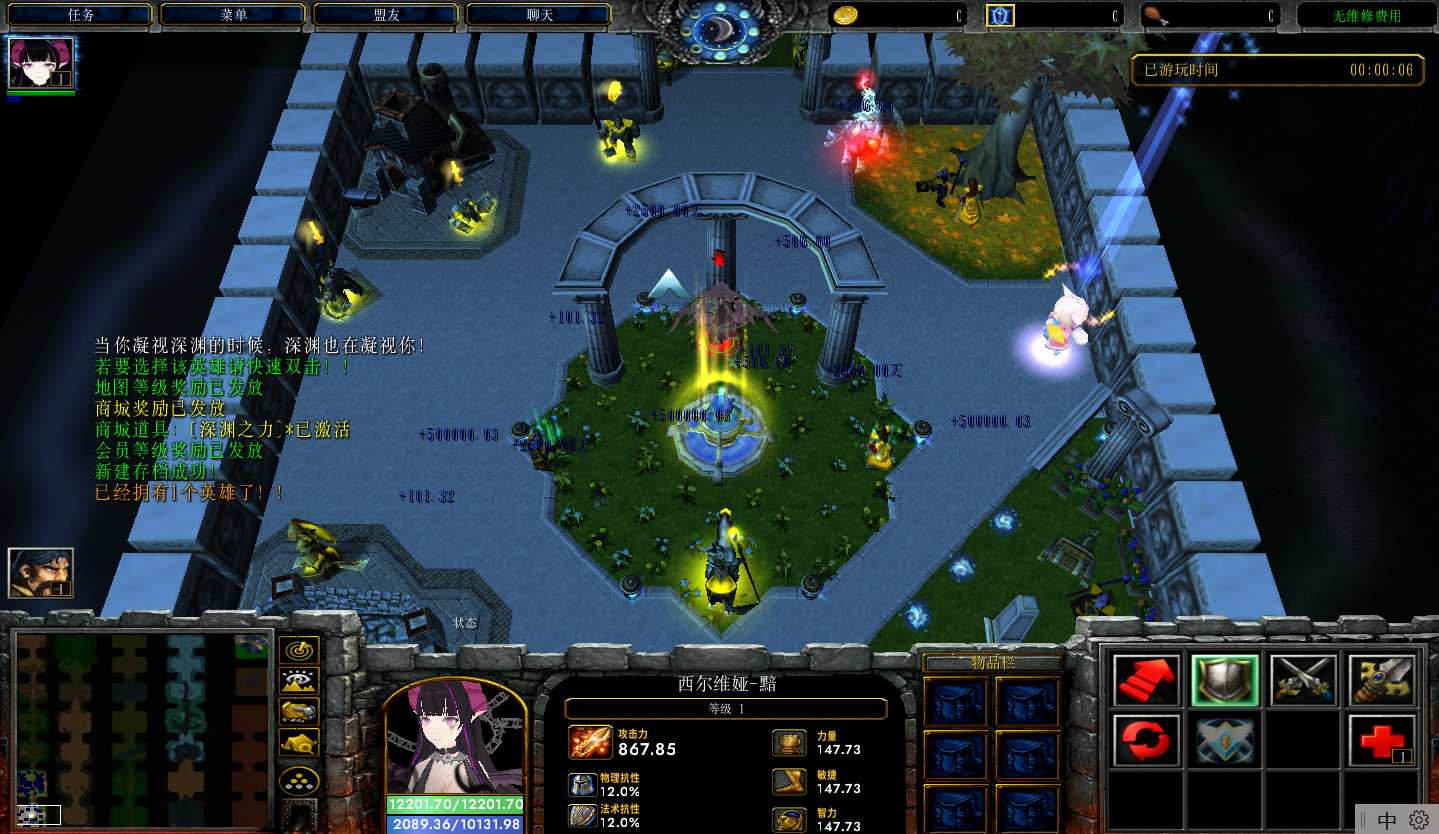Image resolution: width=1439 pixels, height=834 pixels.
Task: Open the input method settings gear
Action: pos(1419,820)
